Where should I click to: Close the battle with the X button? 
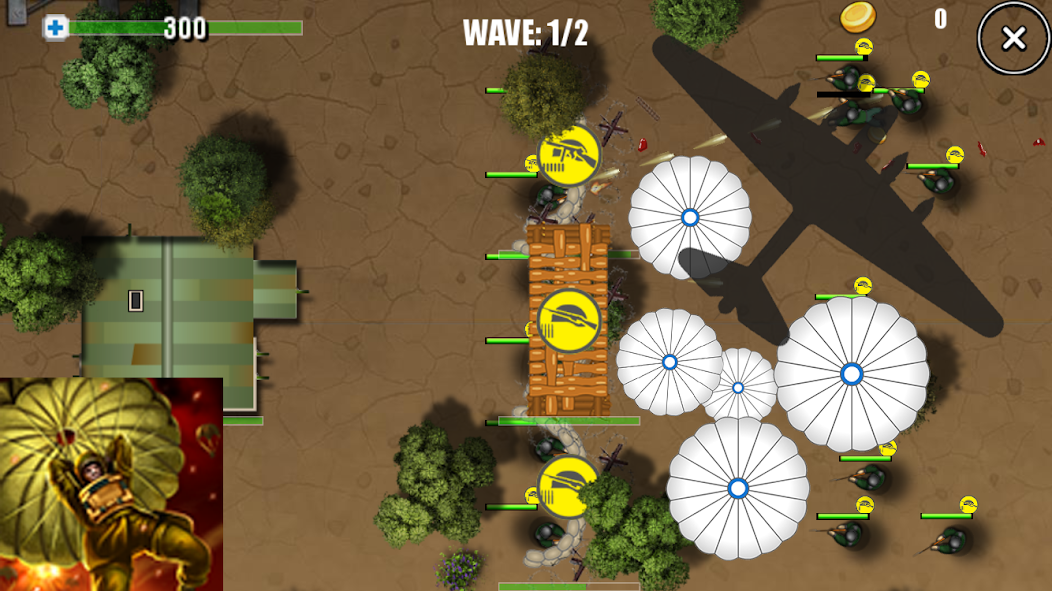[1013, 39]
